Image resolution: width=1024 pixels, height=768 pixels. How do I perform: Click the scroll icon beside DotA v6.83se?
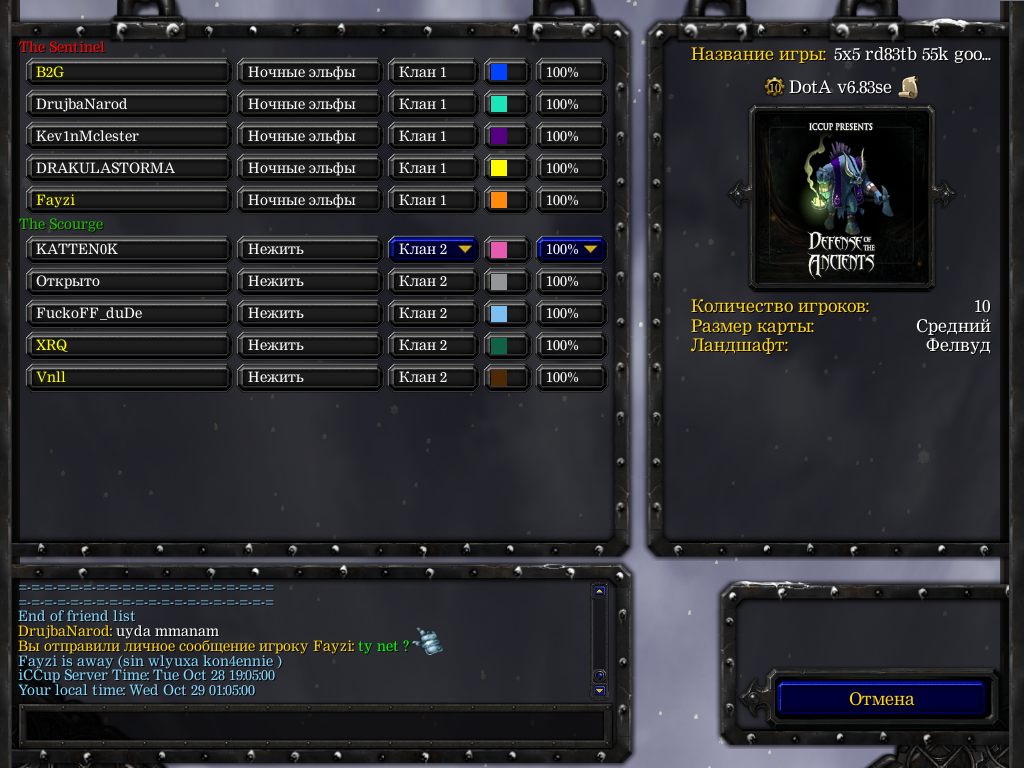pos(908,87)
